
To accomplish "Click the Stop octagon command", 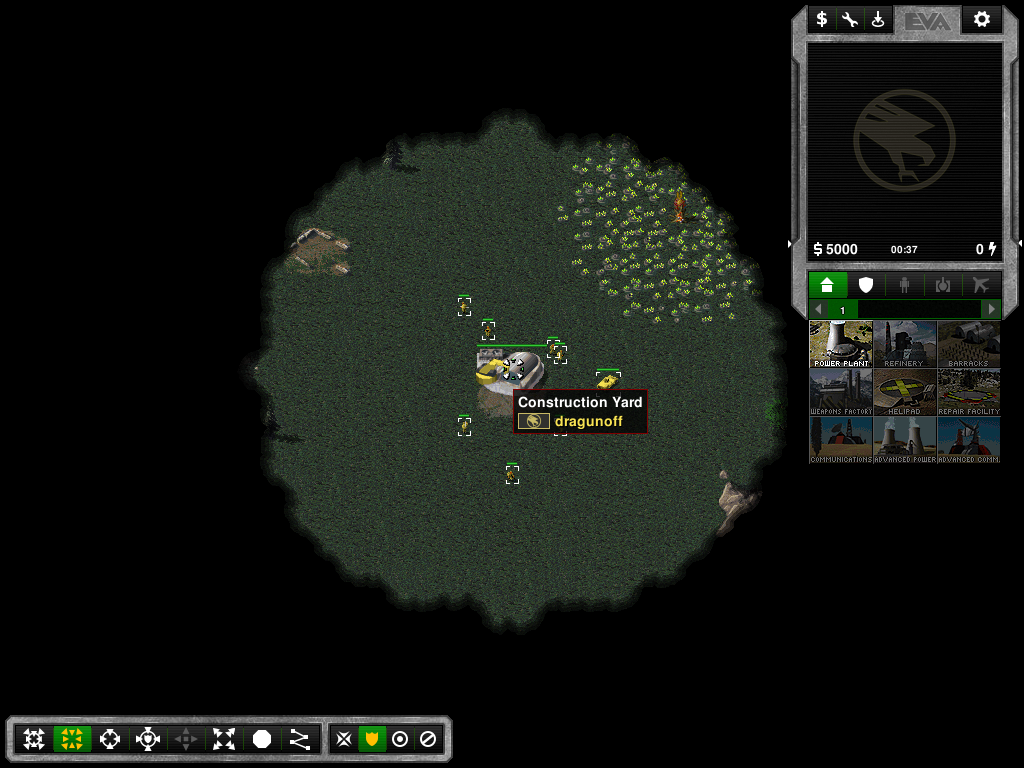I will coord(262,739).
